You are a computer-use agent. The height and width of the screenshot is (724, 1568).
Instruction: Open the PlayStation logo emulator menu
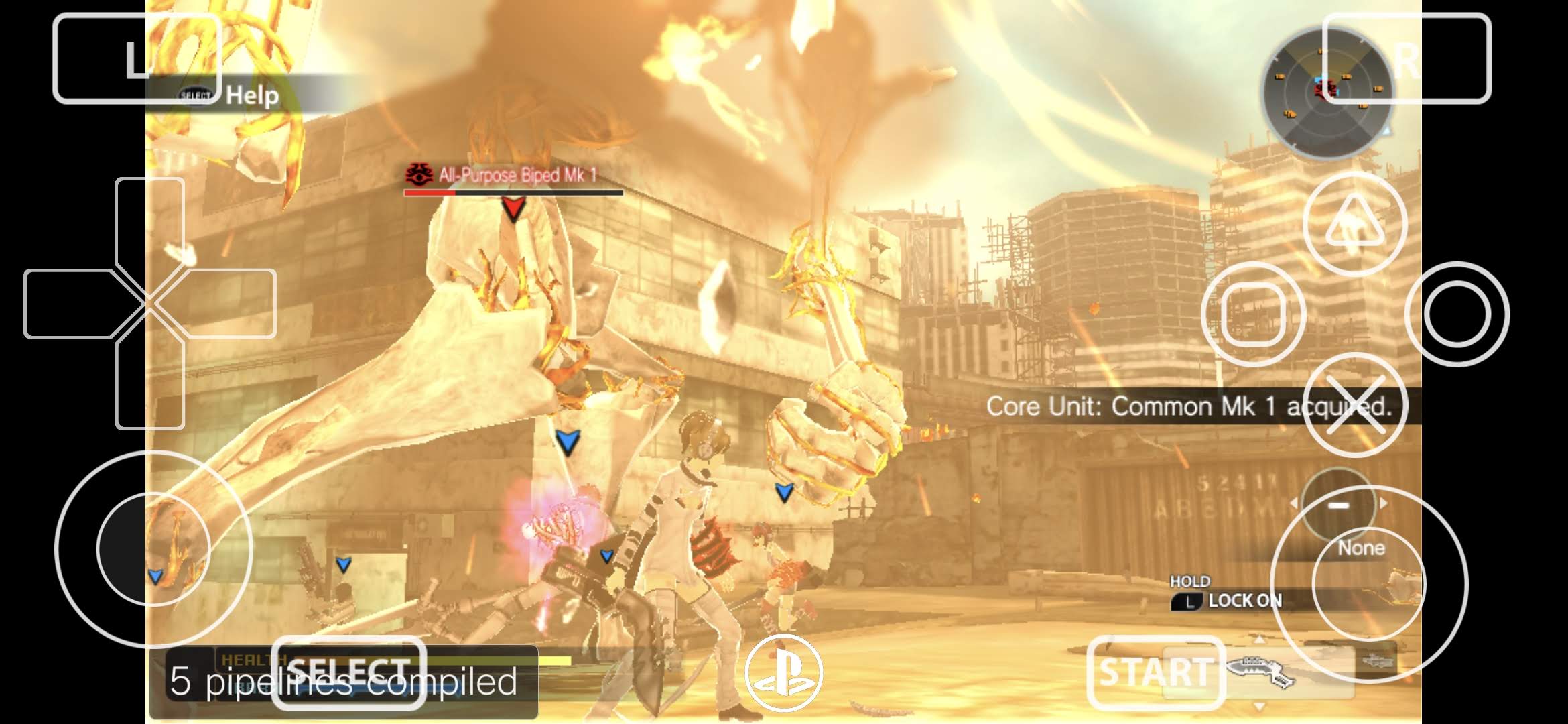coord(783,672)
